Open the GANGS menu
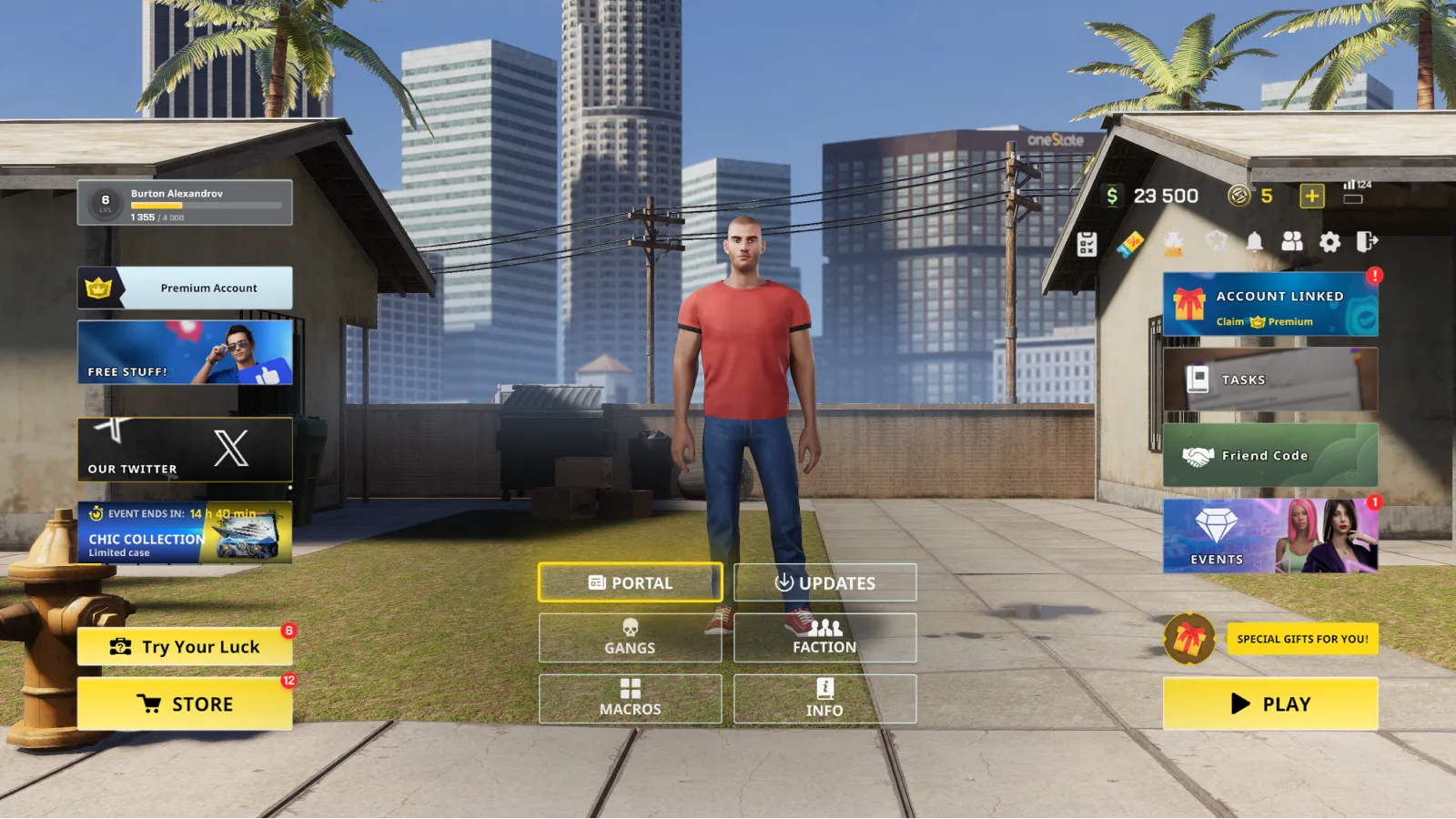Screen dimensions: 1456x819 pyautogui.click(x=630, y=637)
